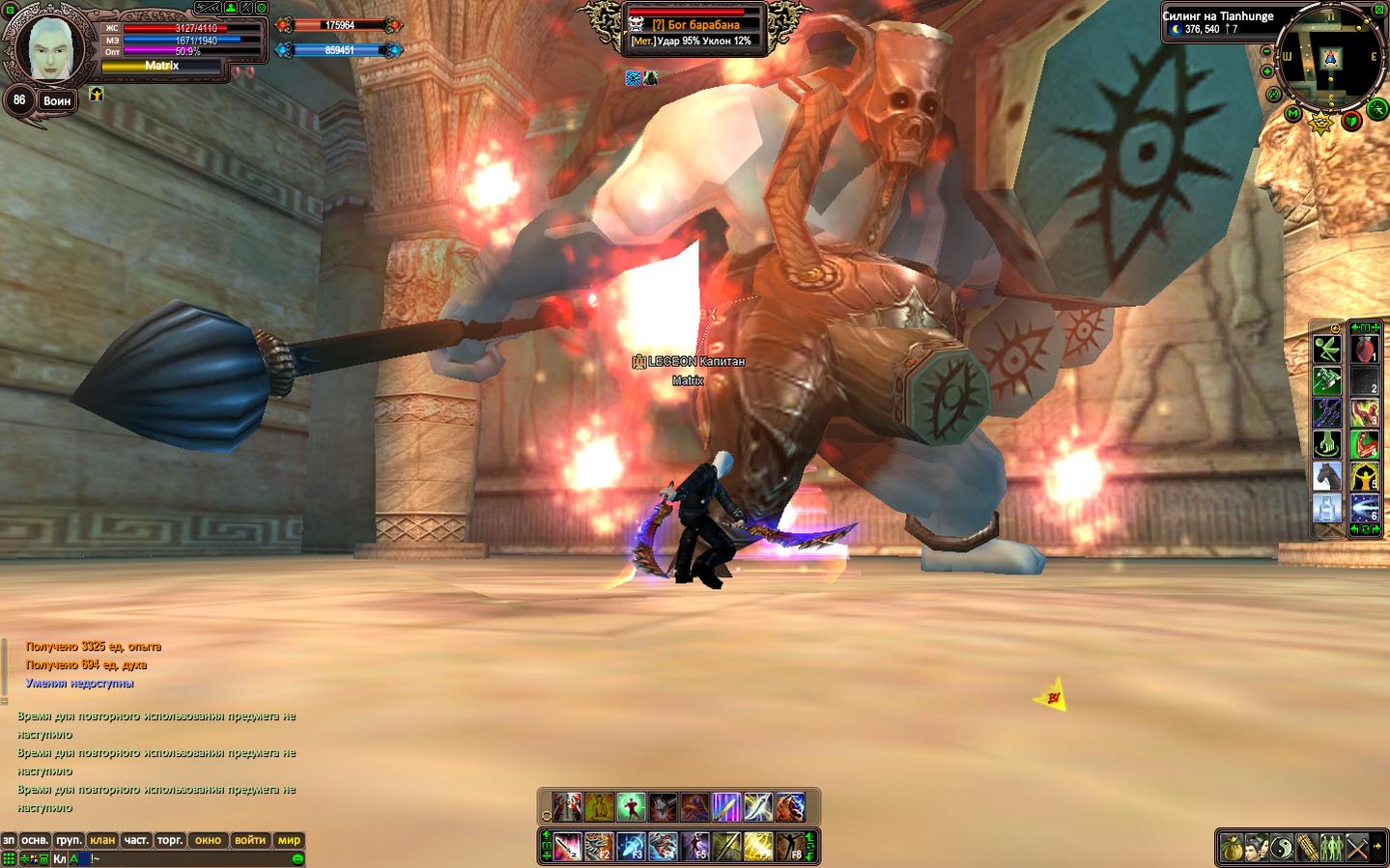Image resolution: width=1390 pixels, height=868 pixels.
Task: Switch chat to the клан tab
Action: (102, 840)
